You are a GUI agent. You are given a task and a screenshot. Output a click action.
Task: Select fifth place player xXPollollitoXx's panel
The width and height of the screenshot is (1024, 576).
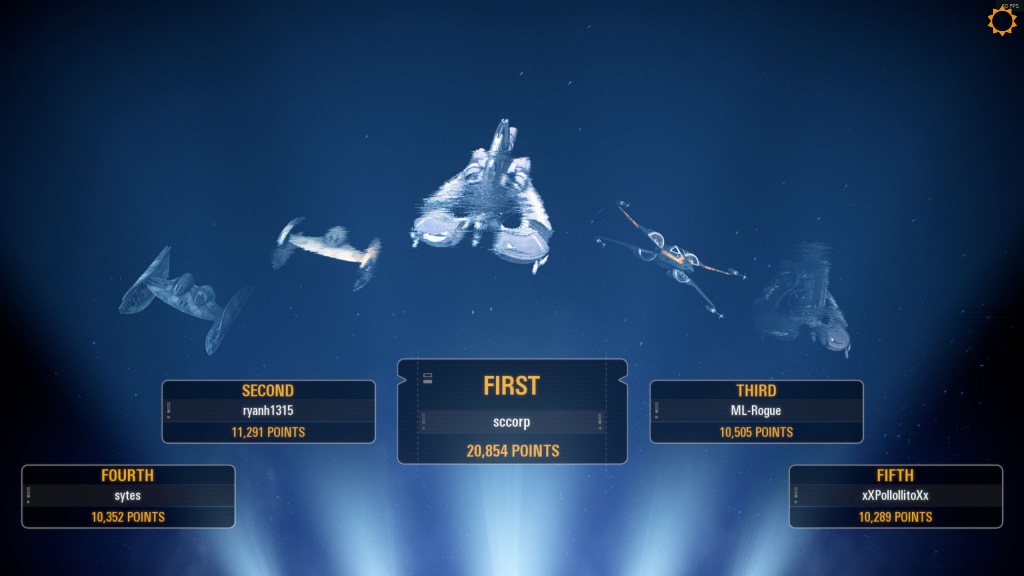point(895,496)
